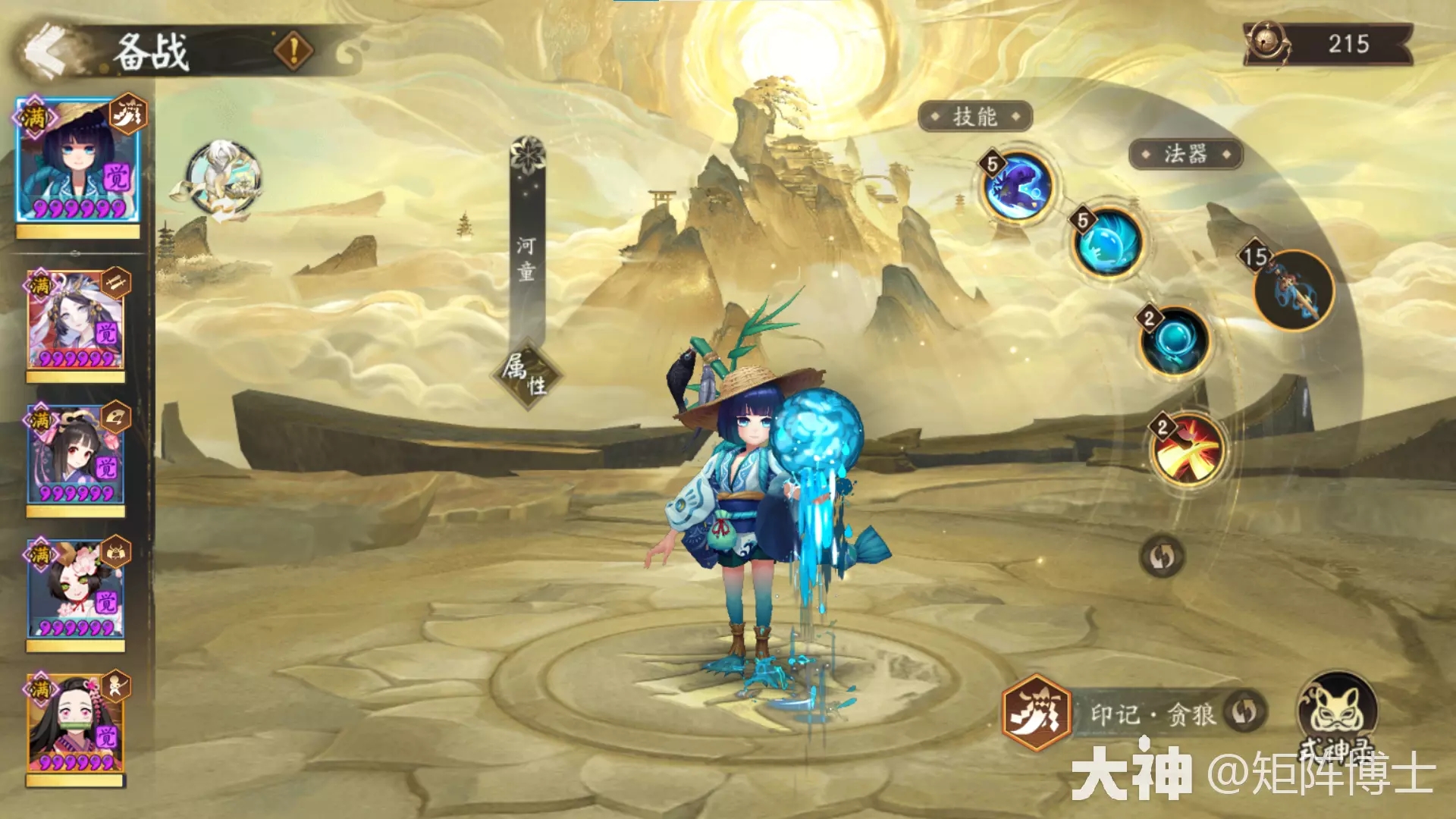The height and width of the screenshot is (819, 1456).
Task: Select the white-haired shikigami with red headdress
Action: coord(75,321)
